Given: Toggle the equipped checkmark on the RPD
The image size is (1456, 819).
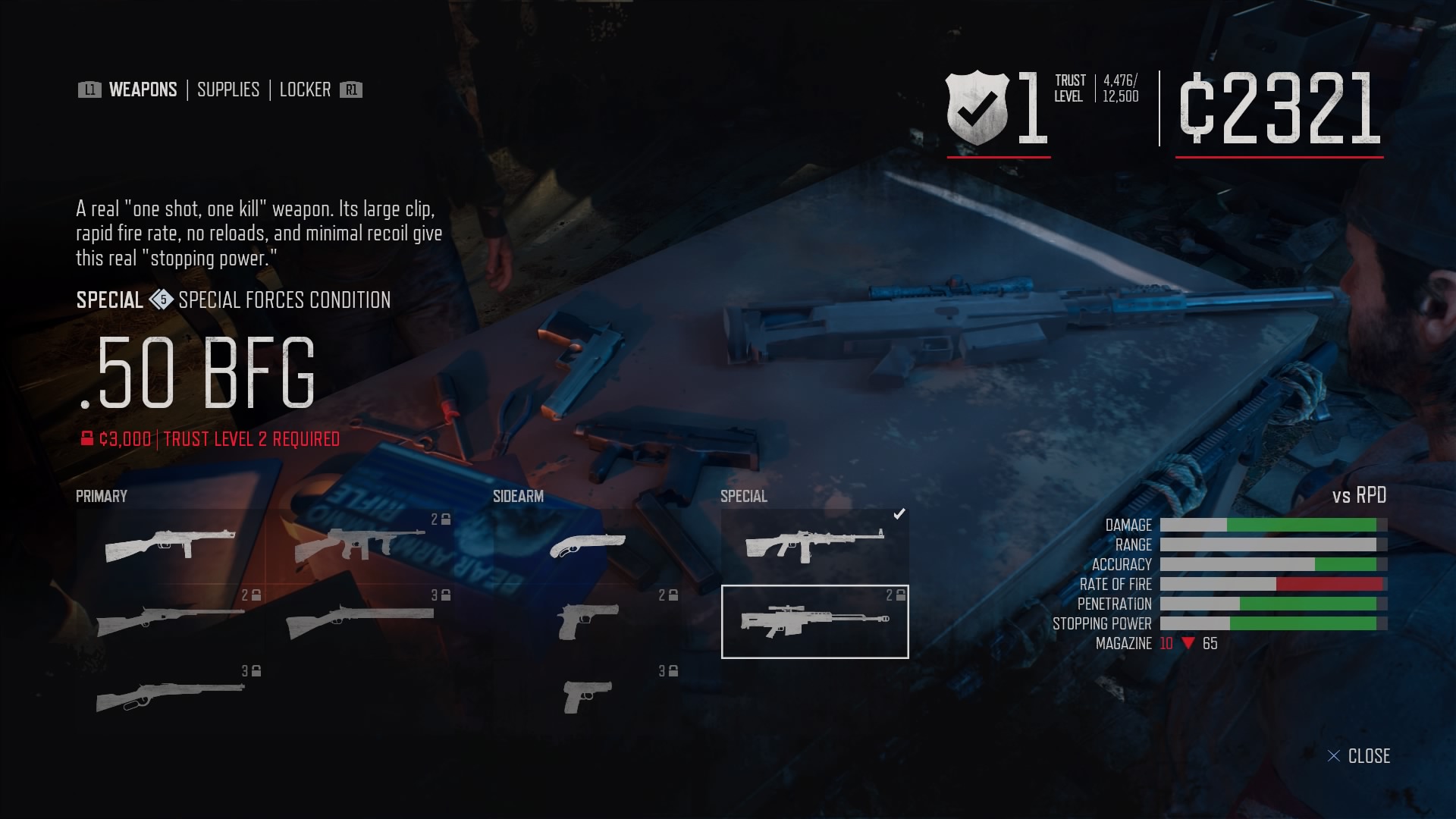Looking at the screenshot, I should coord(899,513).
